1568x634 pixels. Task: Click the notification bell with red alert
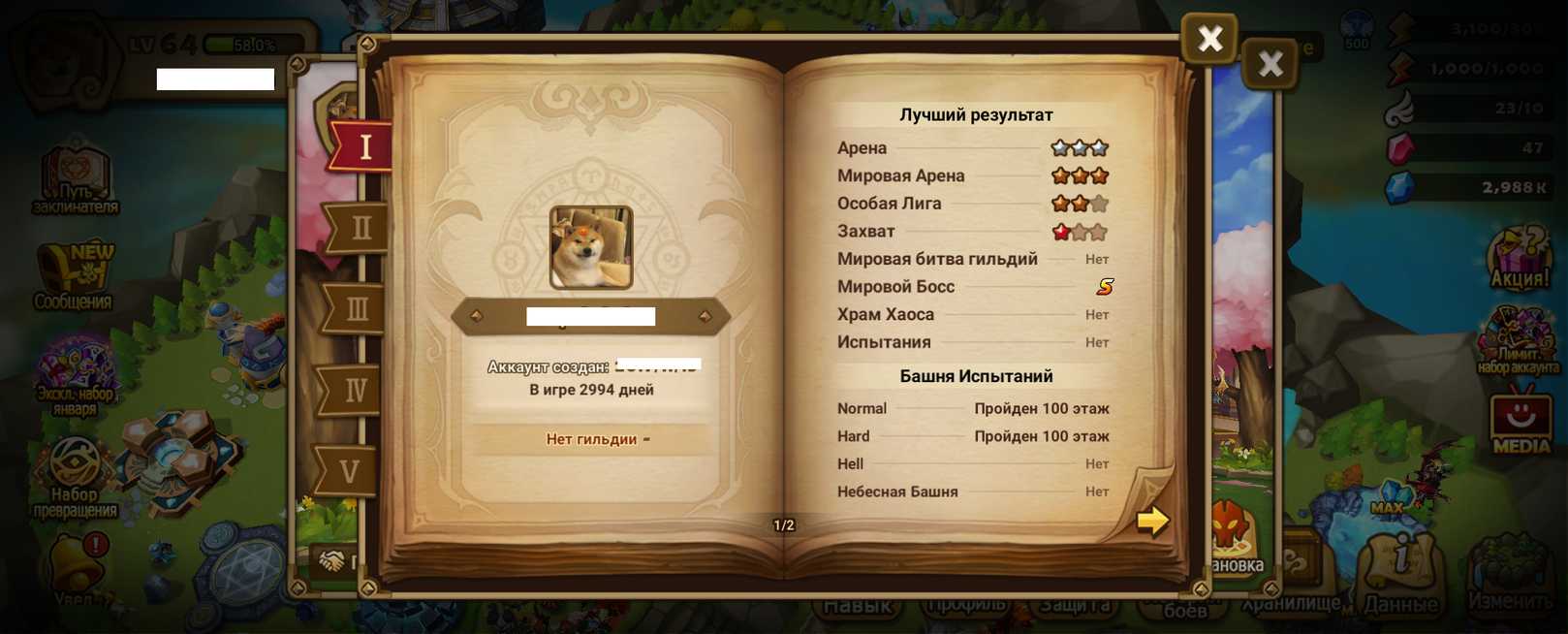click(x=78, y=562)
